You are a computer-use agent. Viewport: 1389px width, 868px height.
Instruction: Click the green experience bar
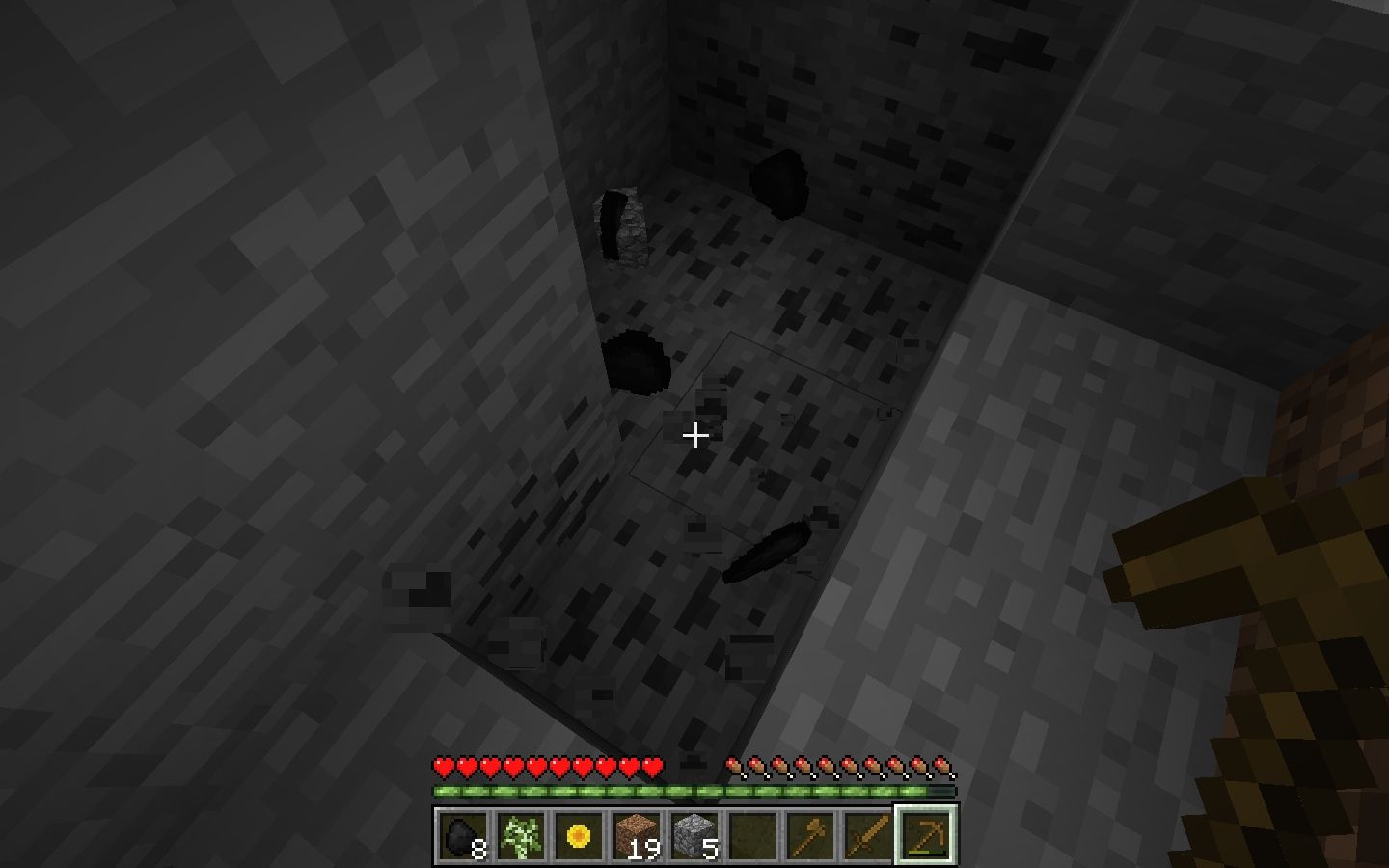click(x=694, y=790)
